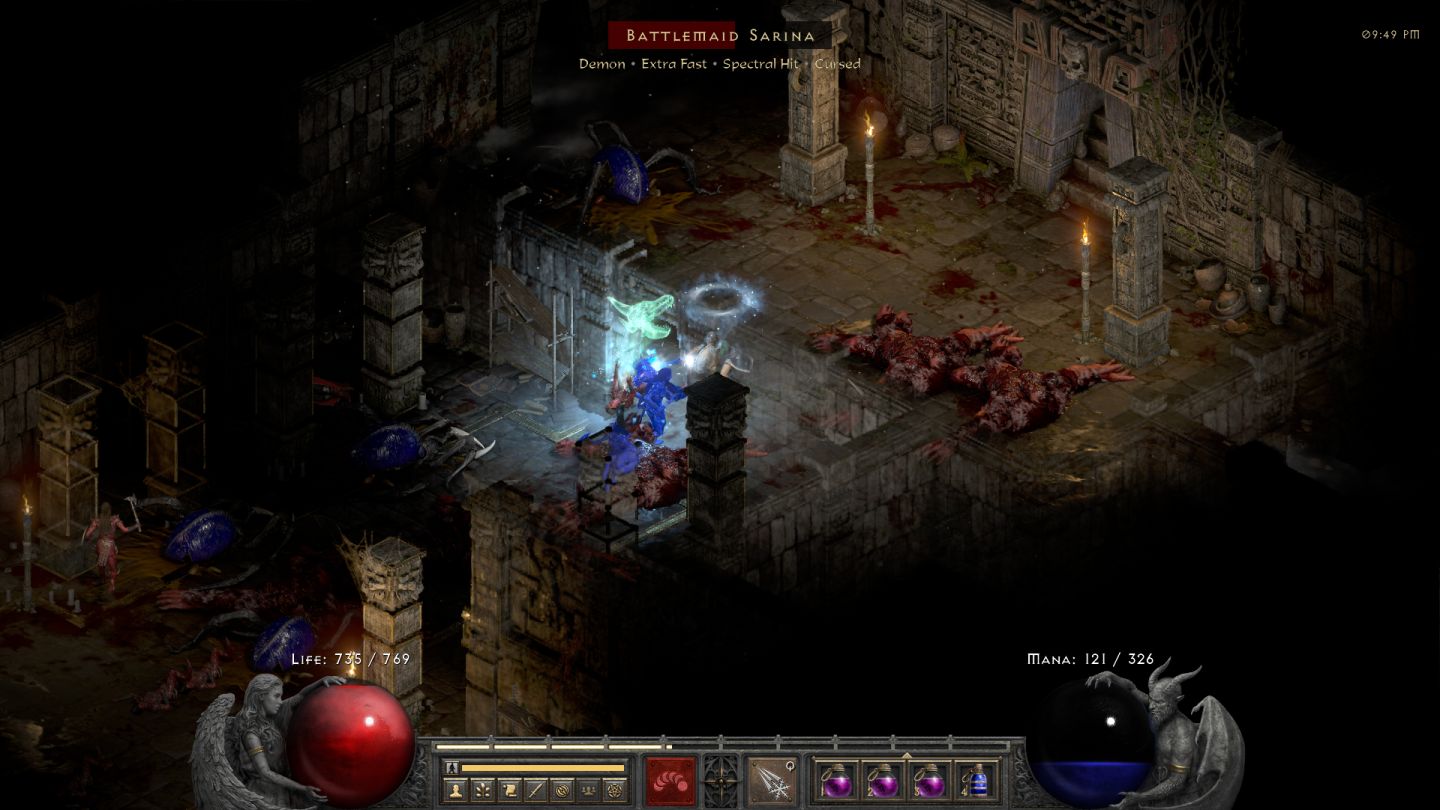Open the party panel two-figures icon
Viewport: 1440px width, 810px height.
589,789
